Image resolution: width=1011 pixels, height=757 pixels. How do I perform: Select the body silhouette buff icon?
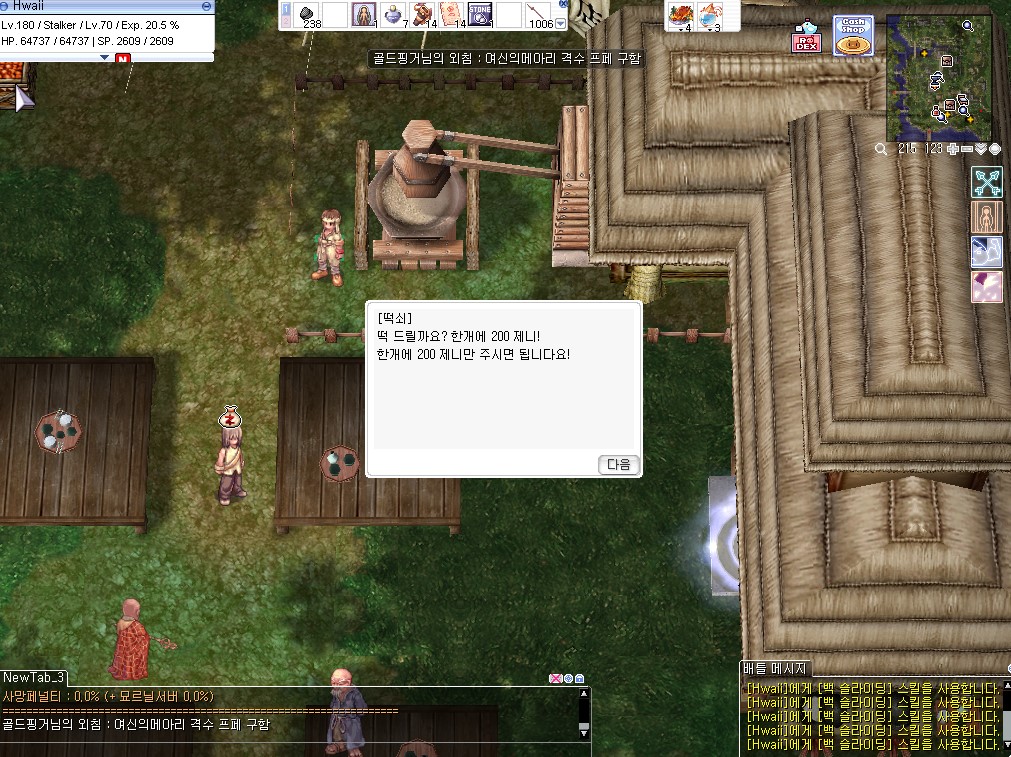coord(987,218)
